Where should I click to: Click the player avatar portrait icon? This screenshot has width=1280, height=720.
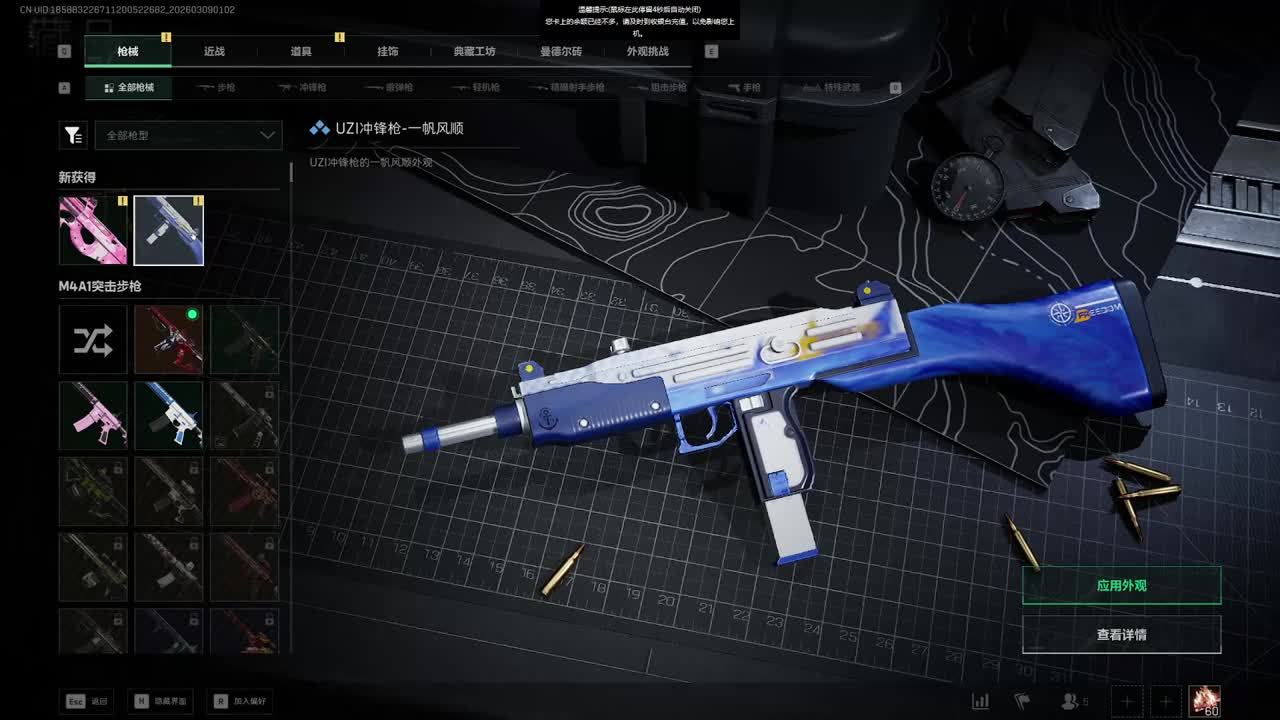click(1204, 701)
